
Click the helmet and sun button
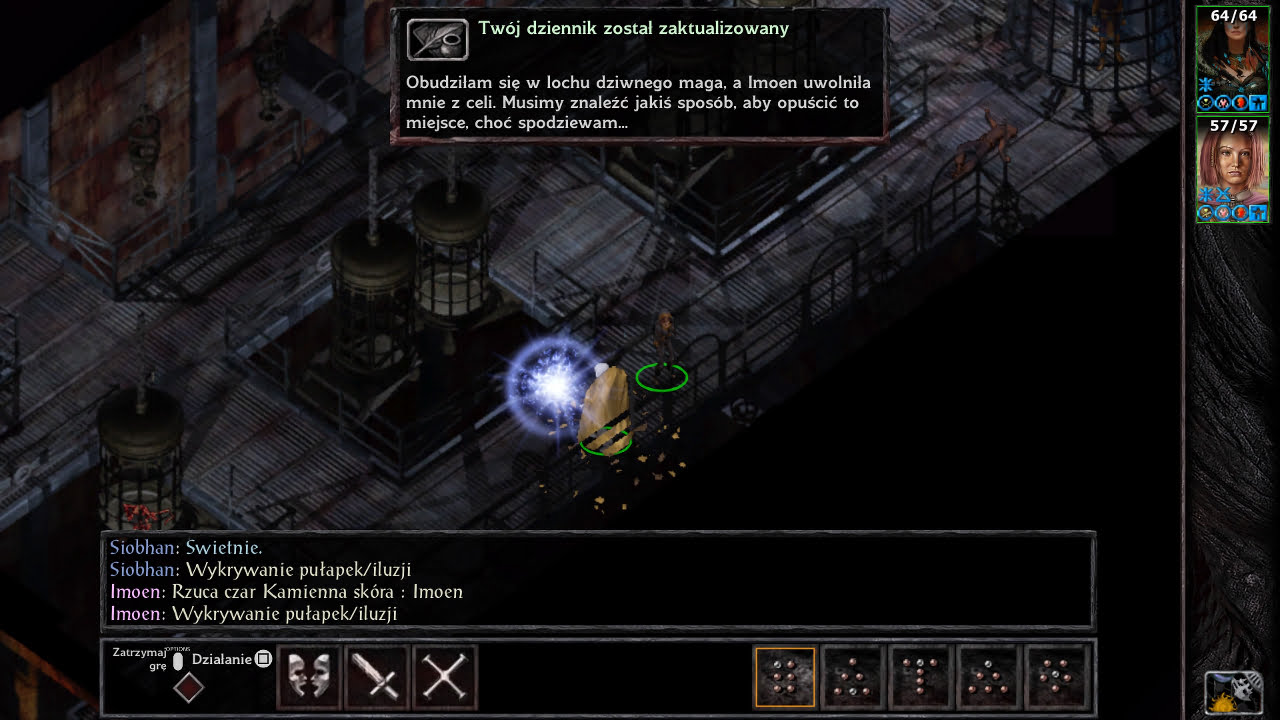click(1233, 692)
